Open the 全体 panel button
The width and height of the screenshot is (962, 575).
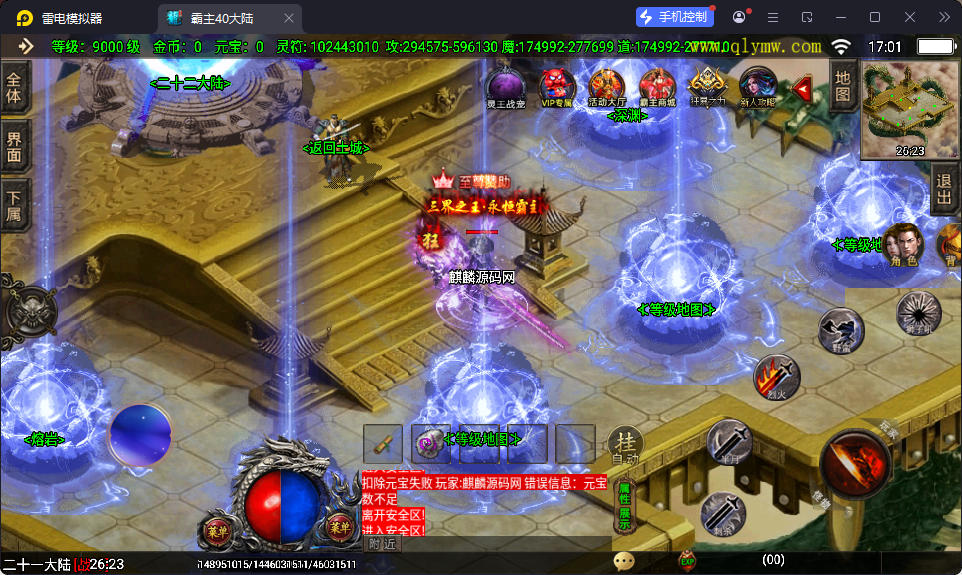[14, 87]
